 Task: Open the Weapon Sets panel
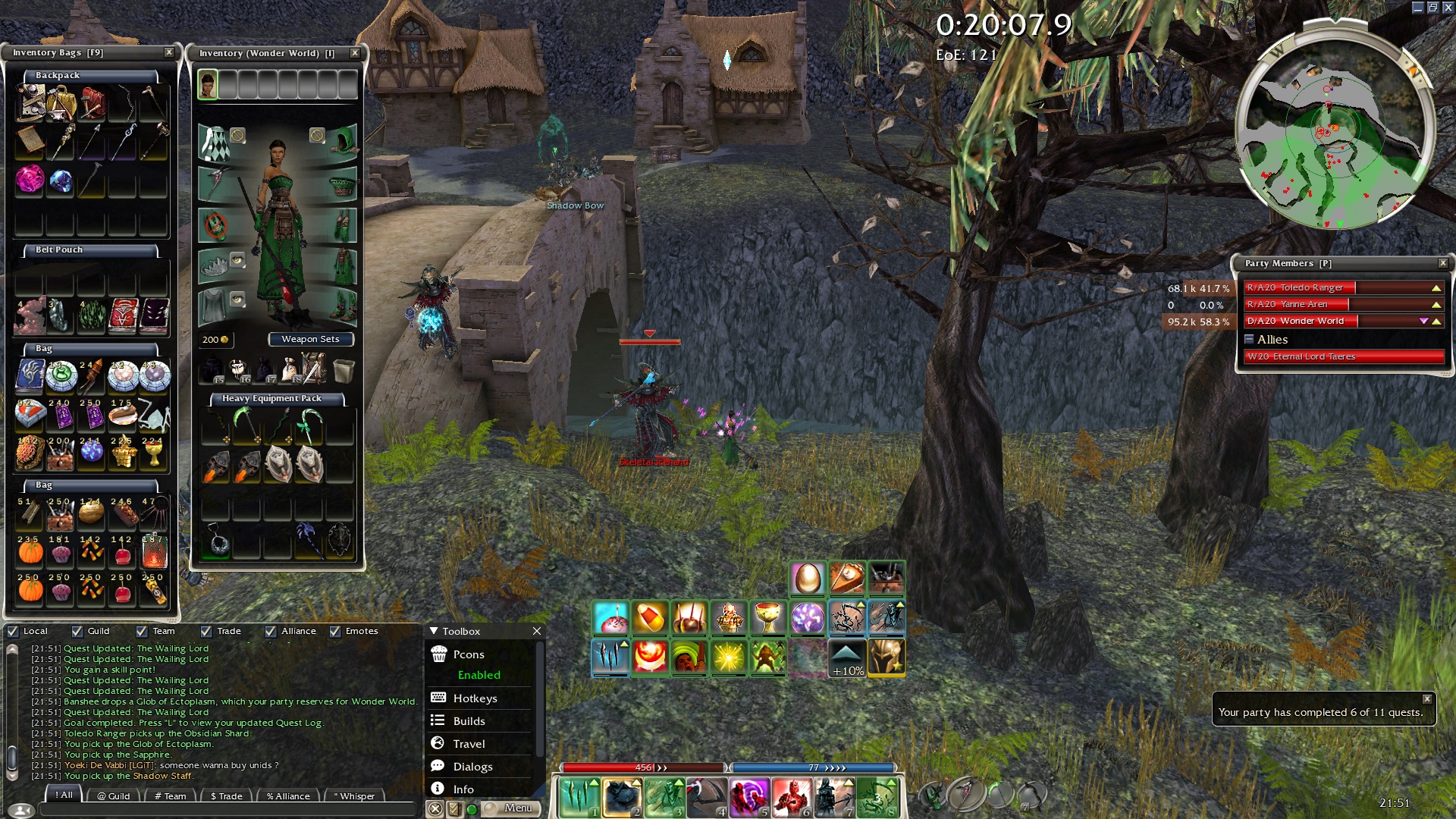[310, 339]
